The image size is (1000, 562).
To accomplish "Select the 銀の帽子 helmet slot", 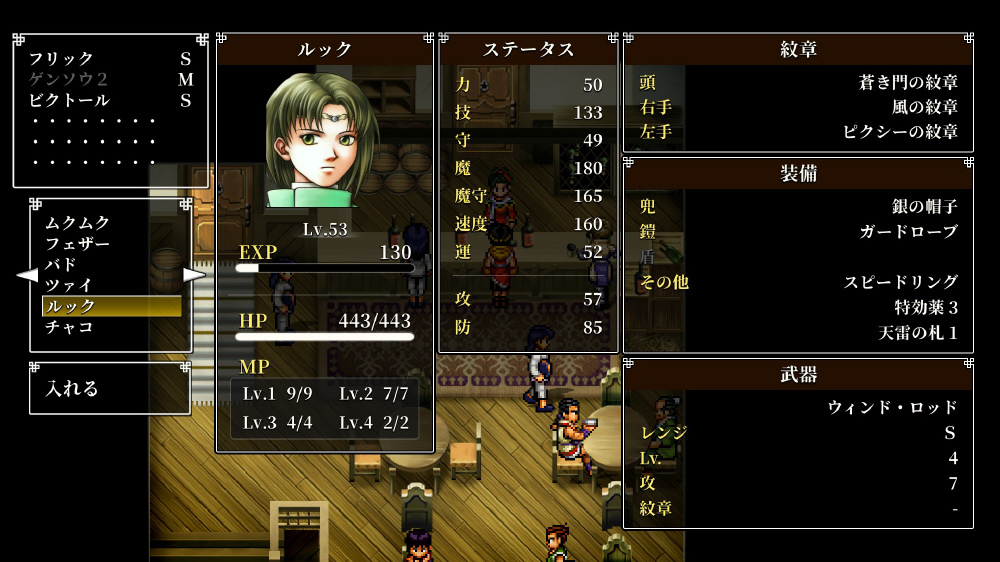I will pyautogui.click(x=924, y=207).
